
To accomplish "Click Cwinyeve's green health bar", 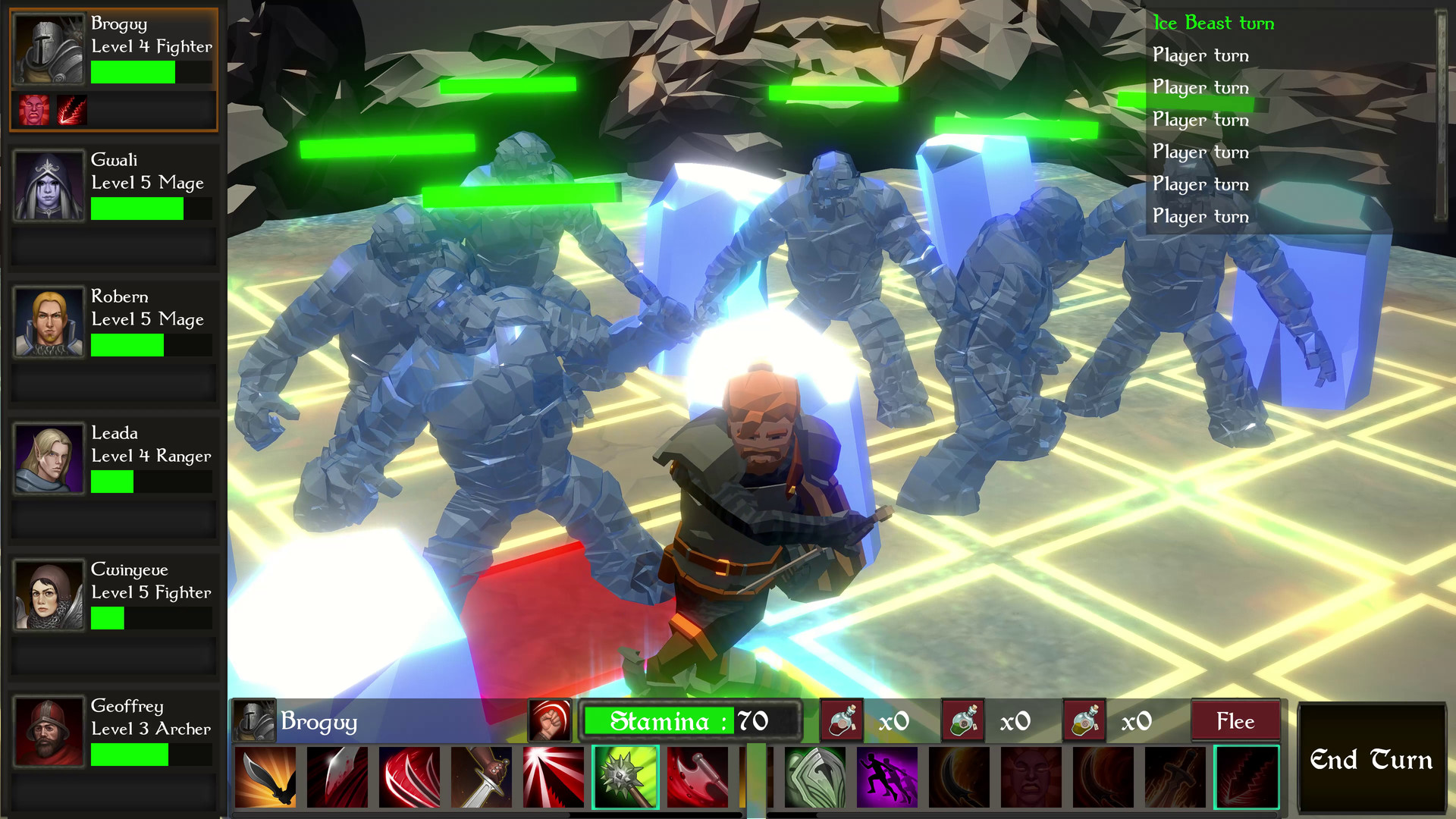I will click(107, 618).
